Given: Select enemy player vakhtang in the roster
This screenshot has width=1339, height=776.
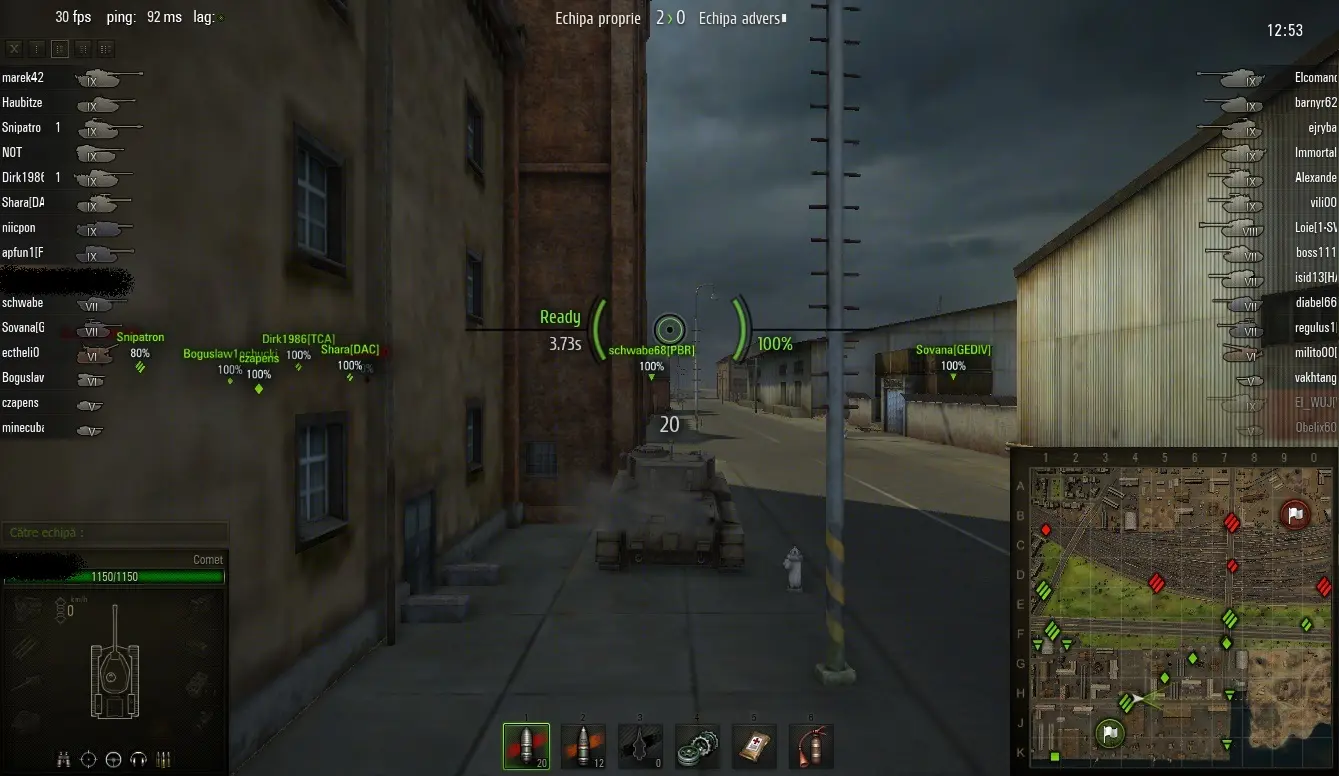Looking at the screenshot, I should pos(1314,378).
